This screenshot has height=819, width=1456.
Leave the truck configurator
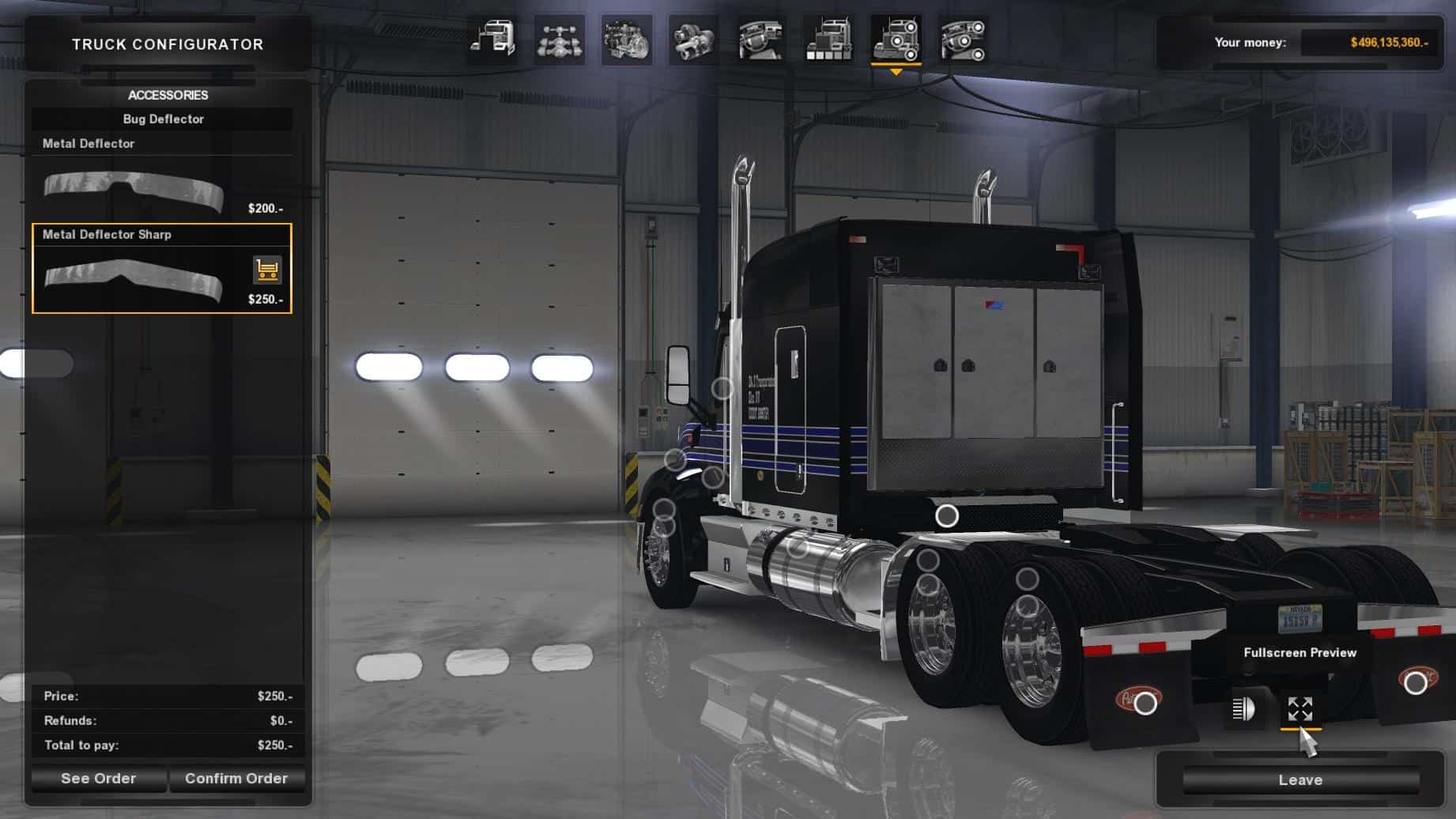click(1300, 780)
